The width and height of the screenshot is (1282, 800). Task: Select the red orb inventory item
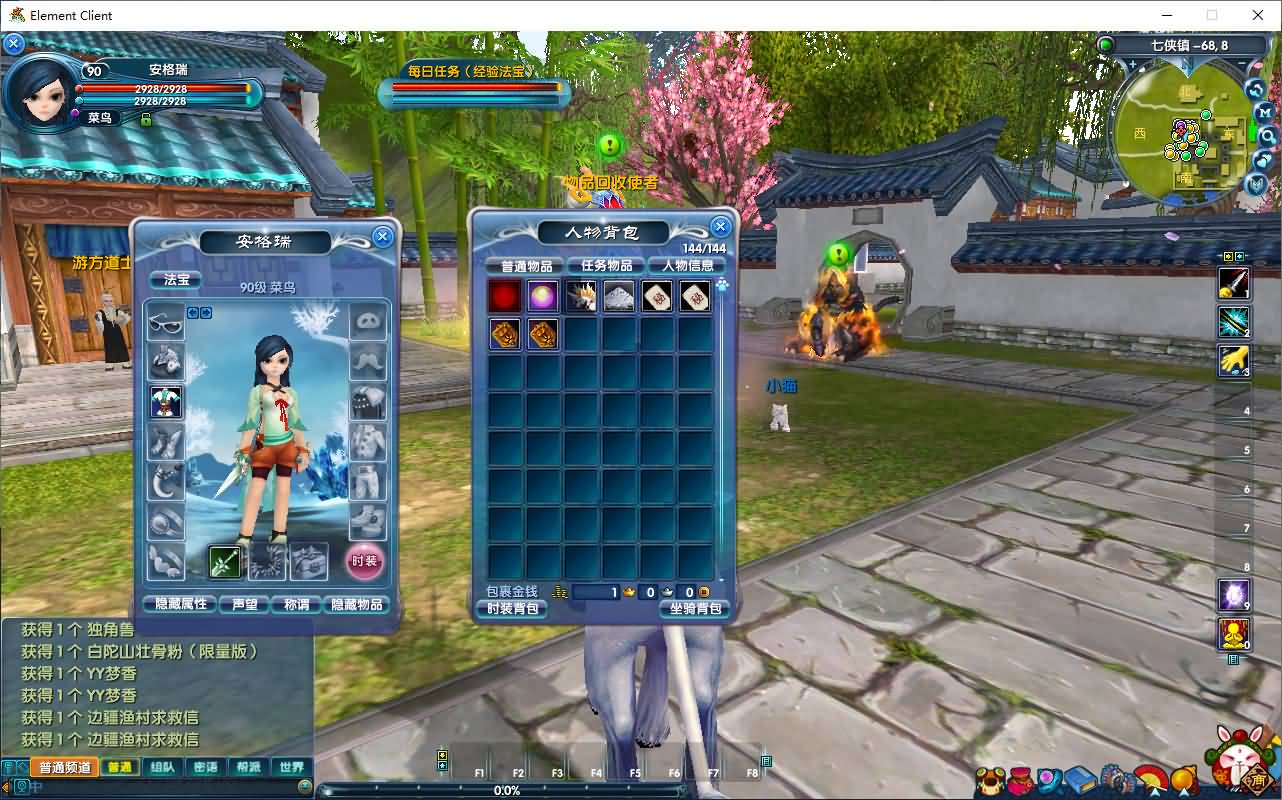coord(505,296)
